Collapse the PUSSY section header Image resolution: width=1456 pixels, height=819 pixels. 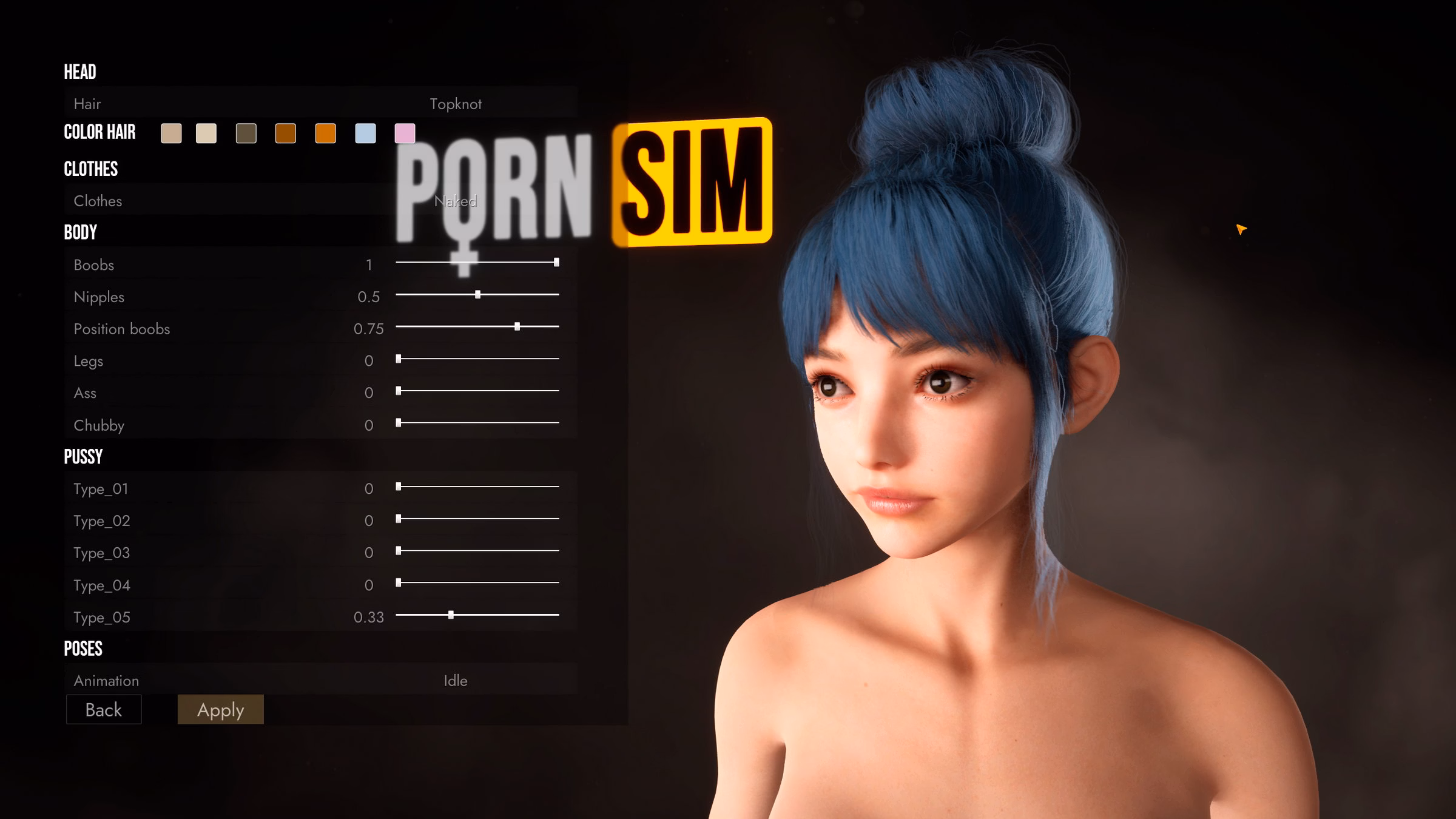point(83,456)
